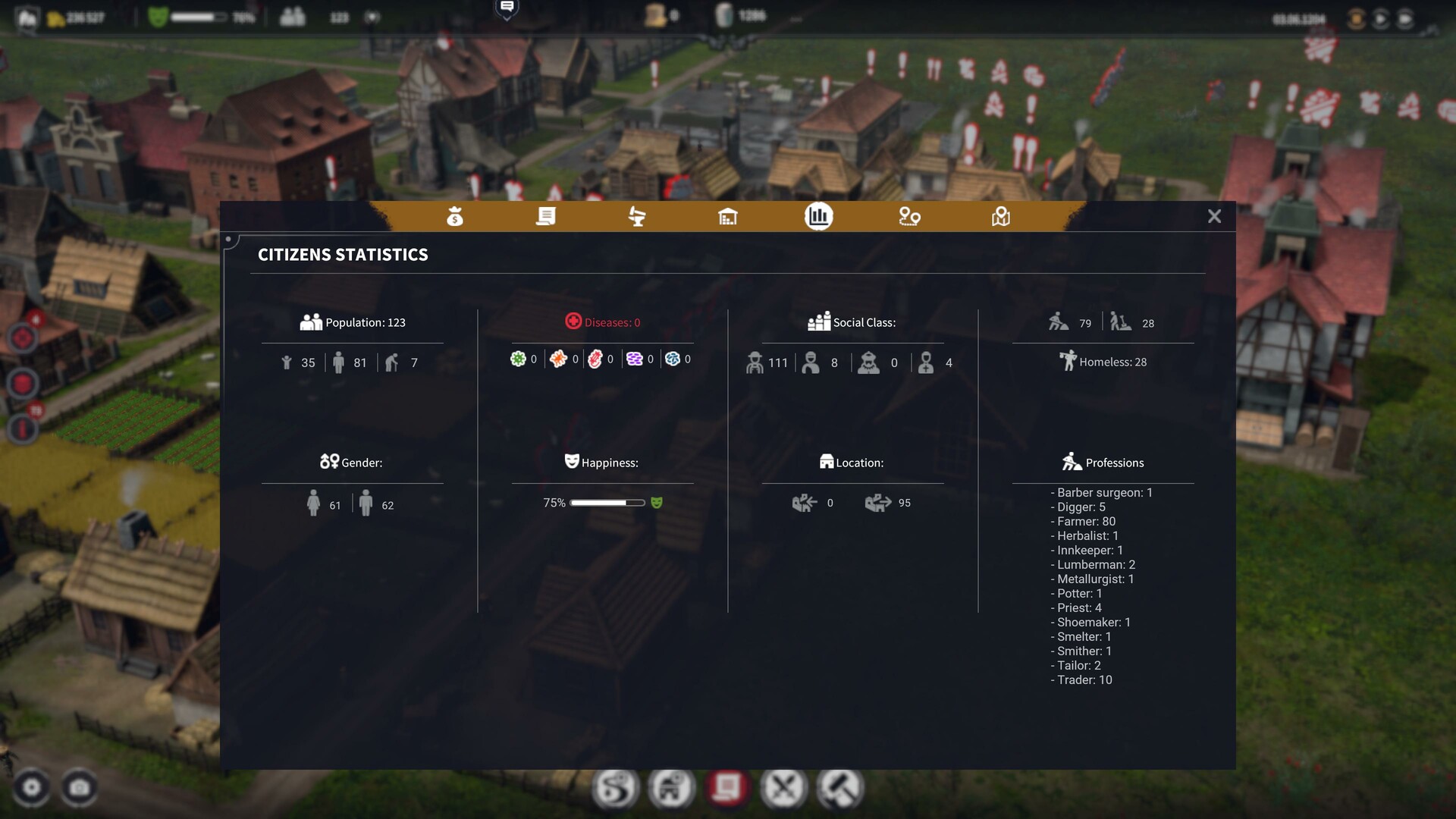Open the Finances tab with the money bag icon
This screenshot has width=1456, height=819.
click(x=455, y=217)
